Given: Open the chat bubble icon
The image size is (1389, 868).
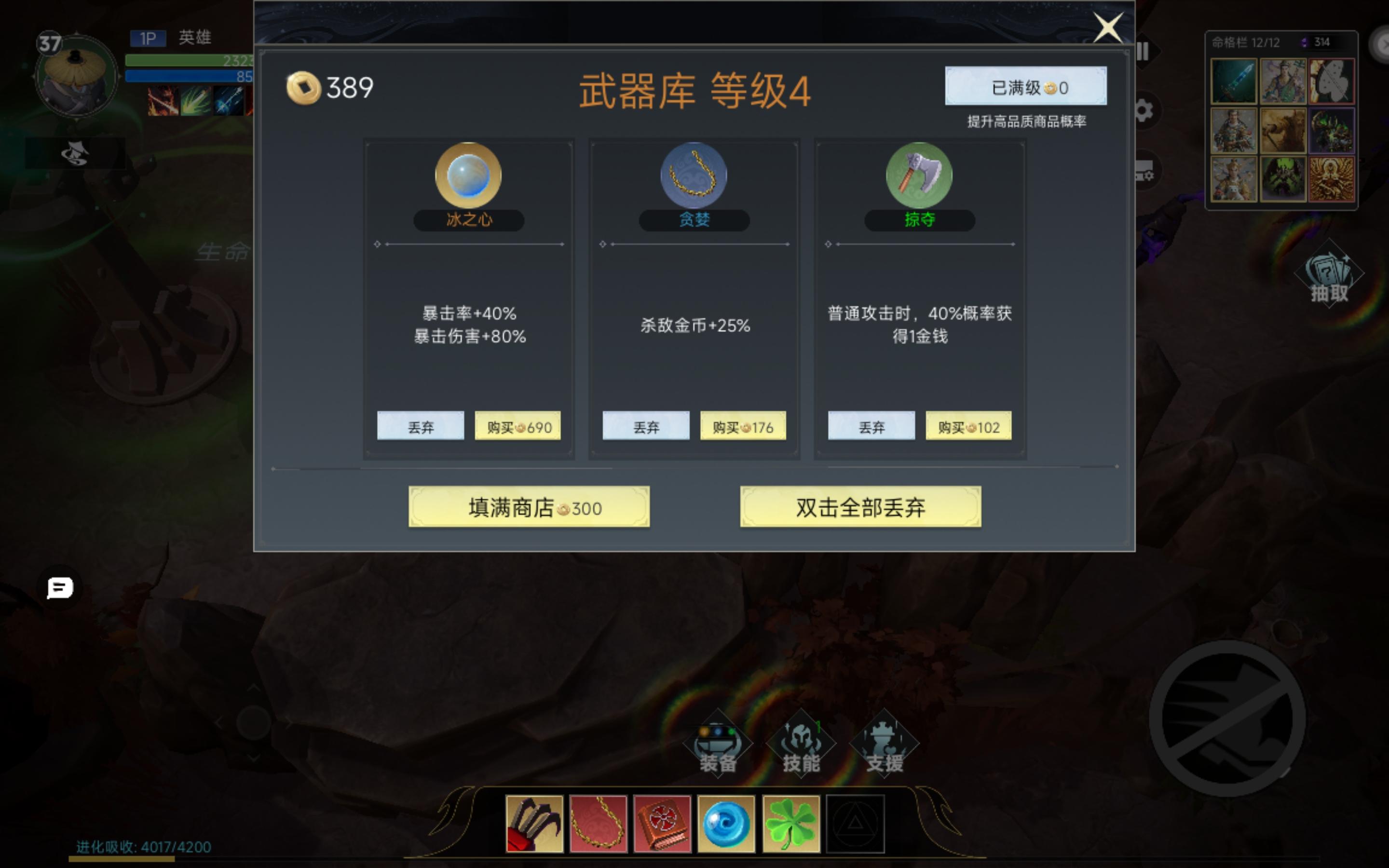Looking at the screenshot, I should (60, 587).
